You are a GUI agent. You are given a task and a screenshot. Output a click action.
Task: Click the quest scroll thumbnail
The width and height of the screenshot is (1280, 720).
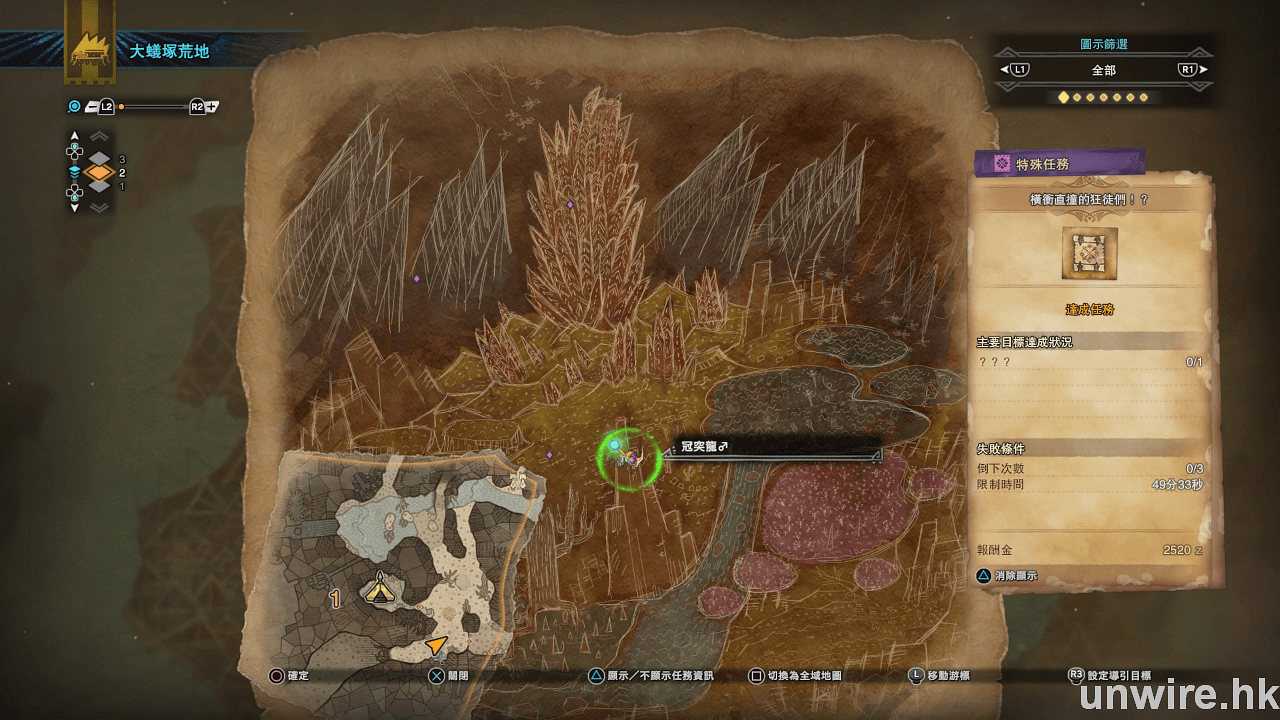point(1089,253)
